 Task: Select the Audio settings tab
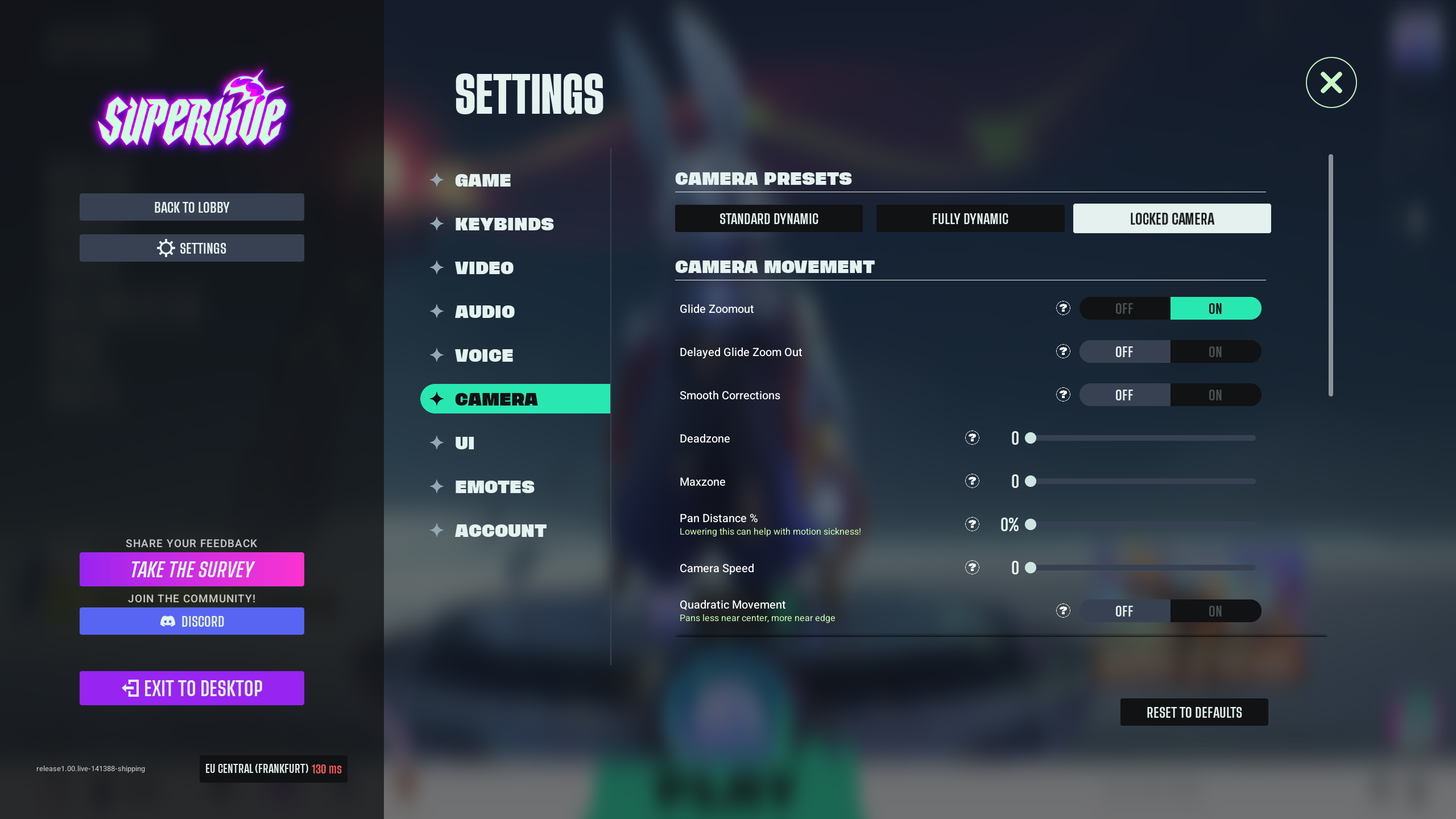(x=485, y=312)
